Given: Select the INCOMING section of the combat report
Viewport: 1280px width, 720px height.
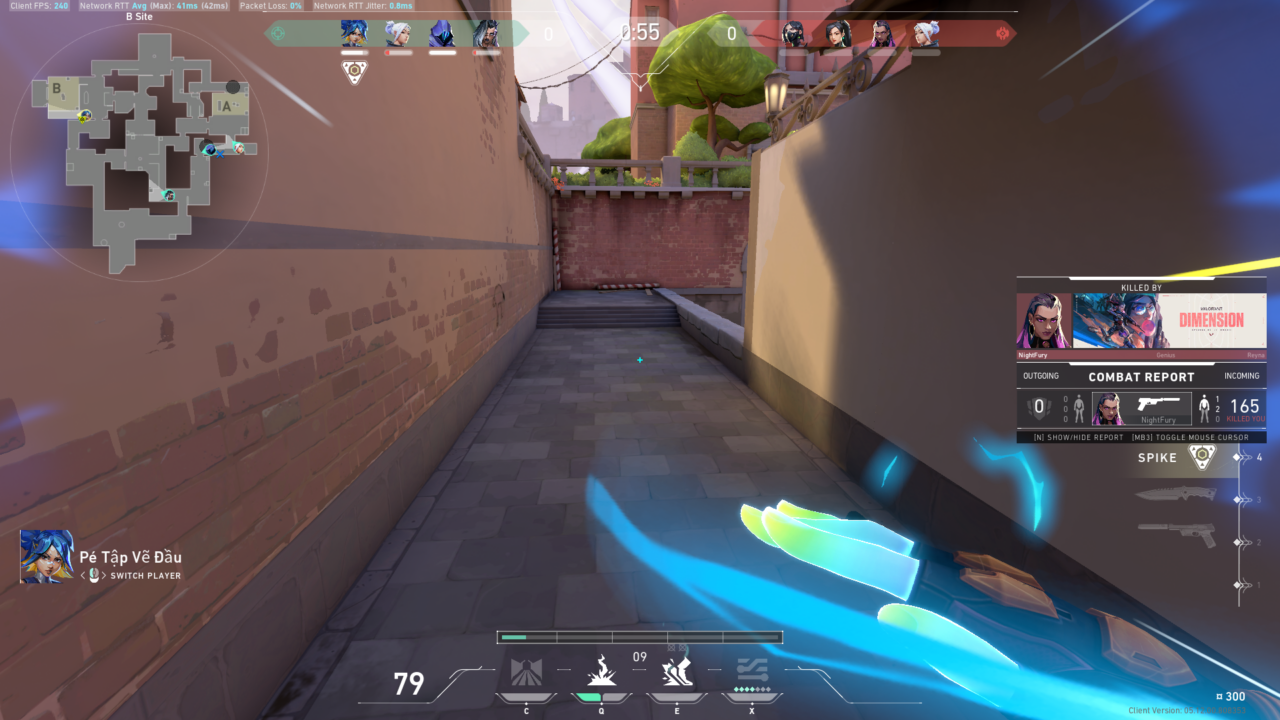Looking at the screenshot, I should (1243, 376).
